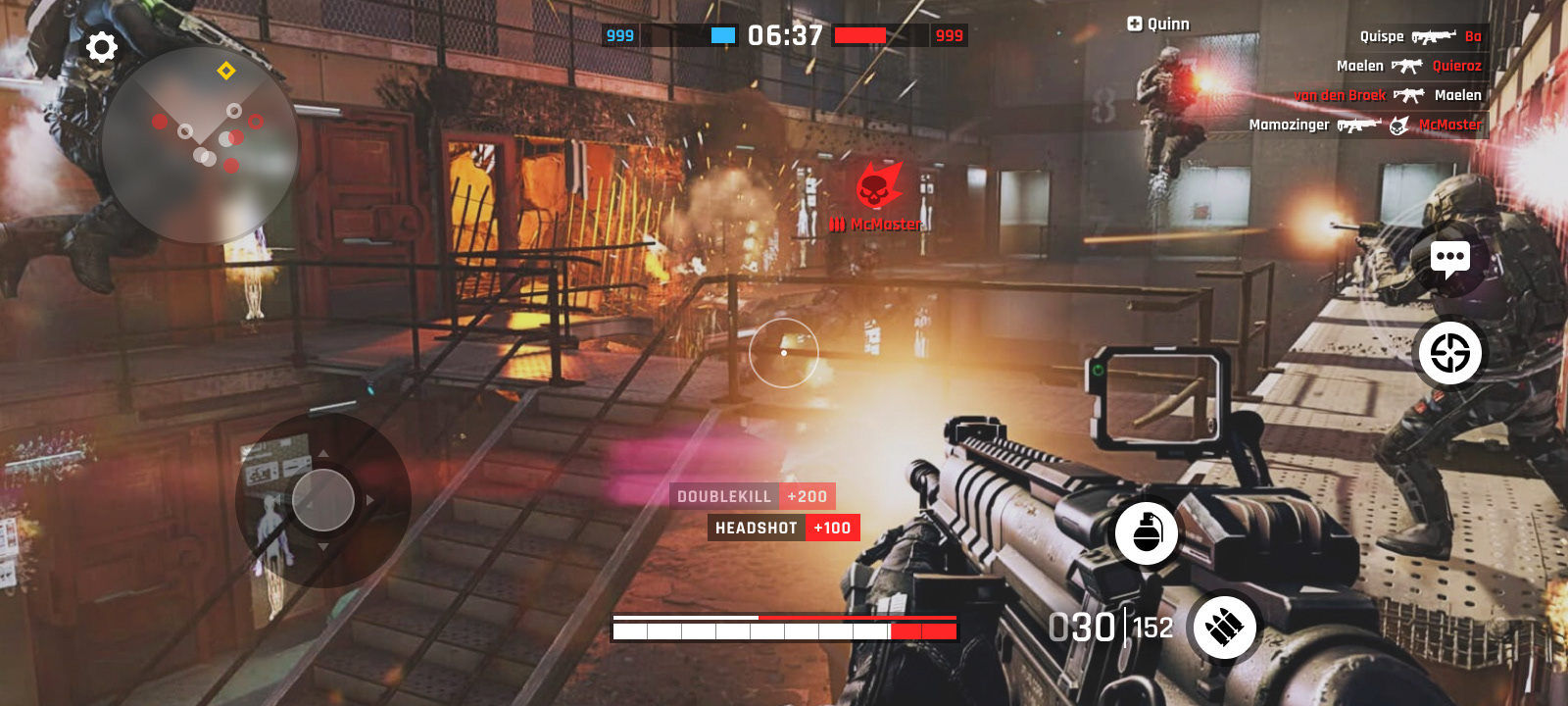Tap the virtual movement joystick
Image resolution: width=1568 pixels, height=706 pixels.
click(323, 500)
